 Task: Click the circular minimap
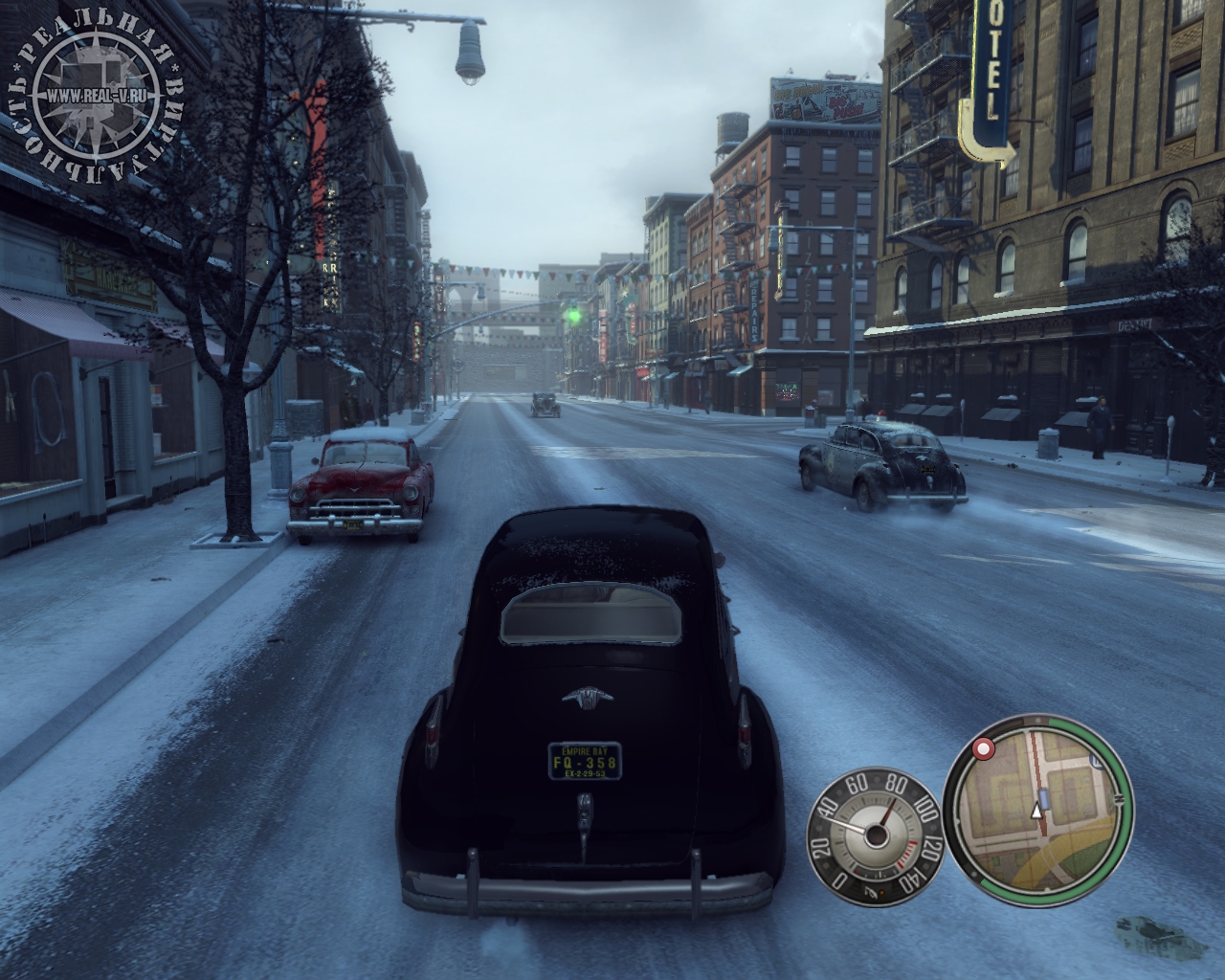(x=1038, y=811)
